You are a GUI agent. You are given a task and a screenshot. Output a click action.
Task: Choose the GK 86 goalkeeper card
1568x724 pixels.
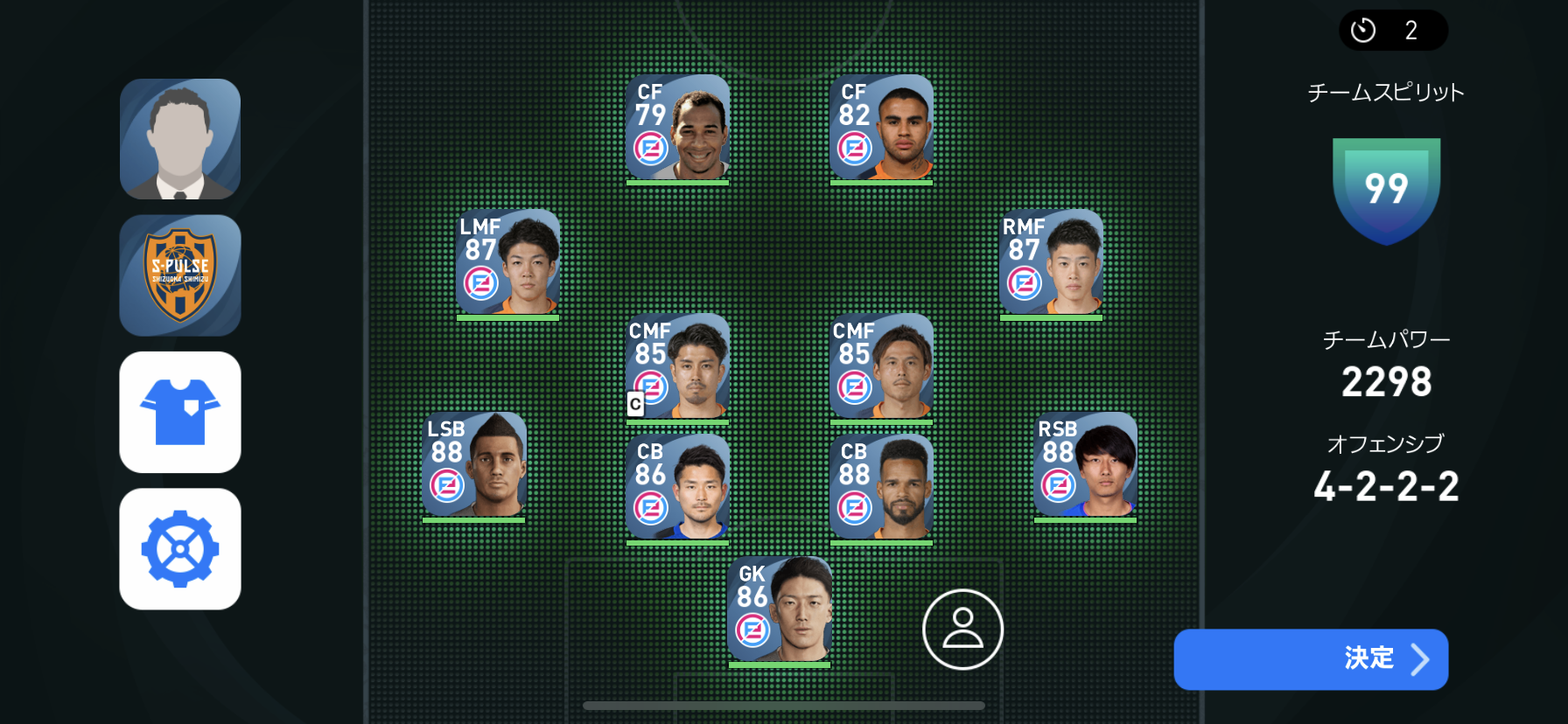[x=779, y=609]
